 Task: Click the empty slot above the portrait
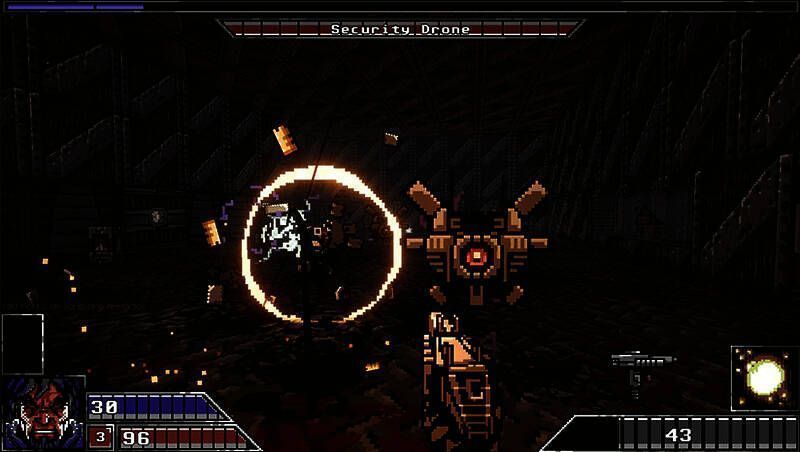(23, 343)
